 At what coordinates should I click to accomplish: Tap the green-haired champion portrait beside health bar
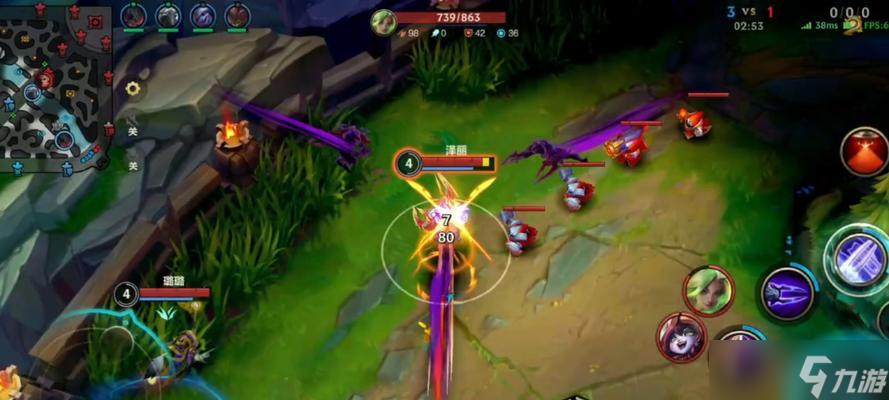tap(383, 23)
